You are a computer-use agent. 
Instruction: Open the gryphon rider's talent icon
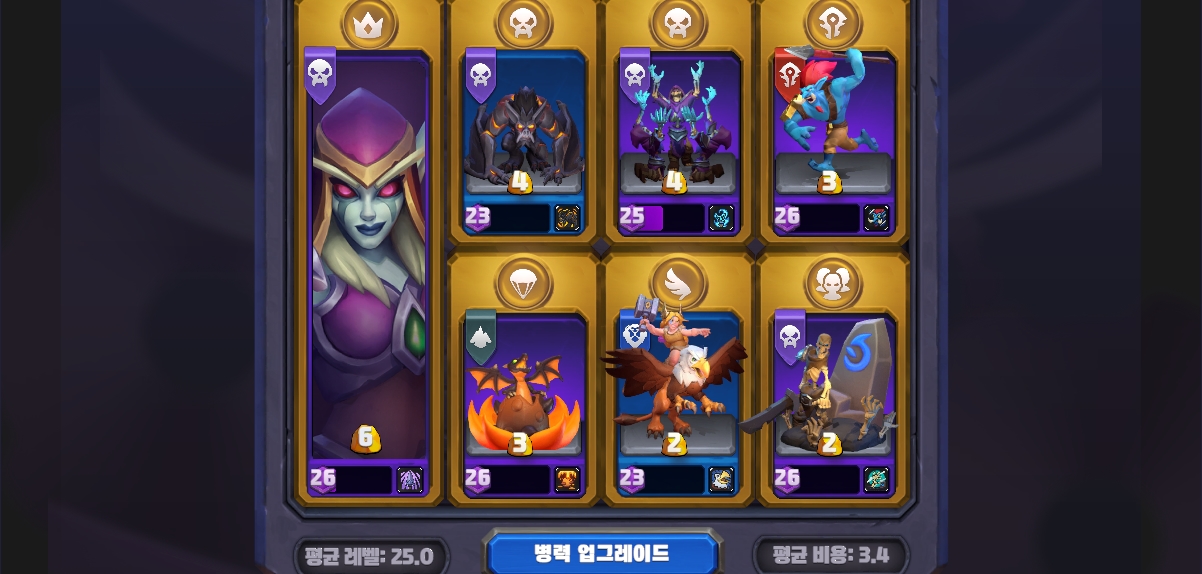pyautogui.click(x=721, y=480)
